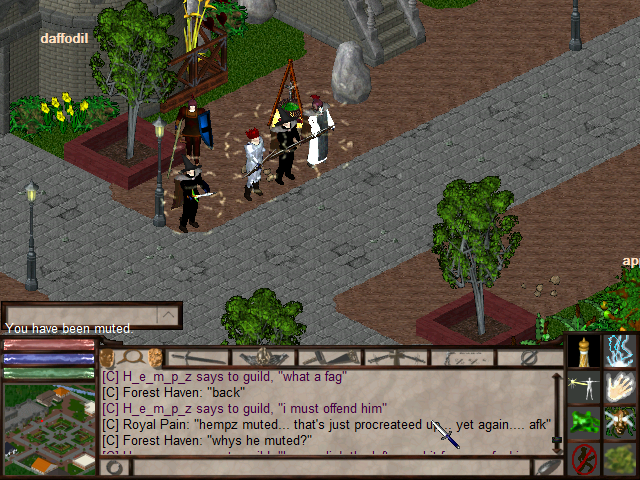Open the hand saw toolbar slot
640x480 pixels.
[329, 357]
